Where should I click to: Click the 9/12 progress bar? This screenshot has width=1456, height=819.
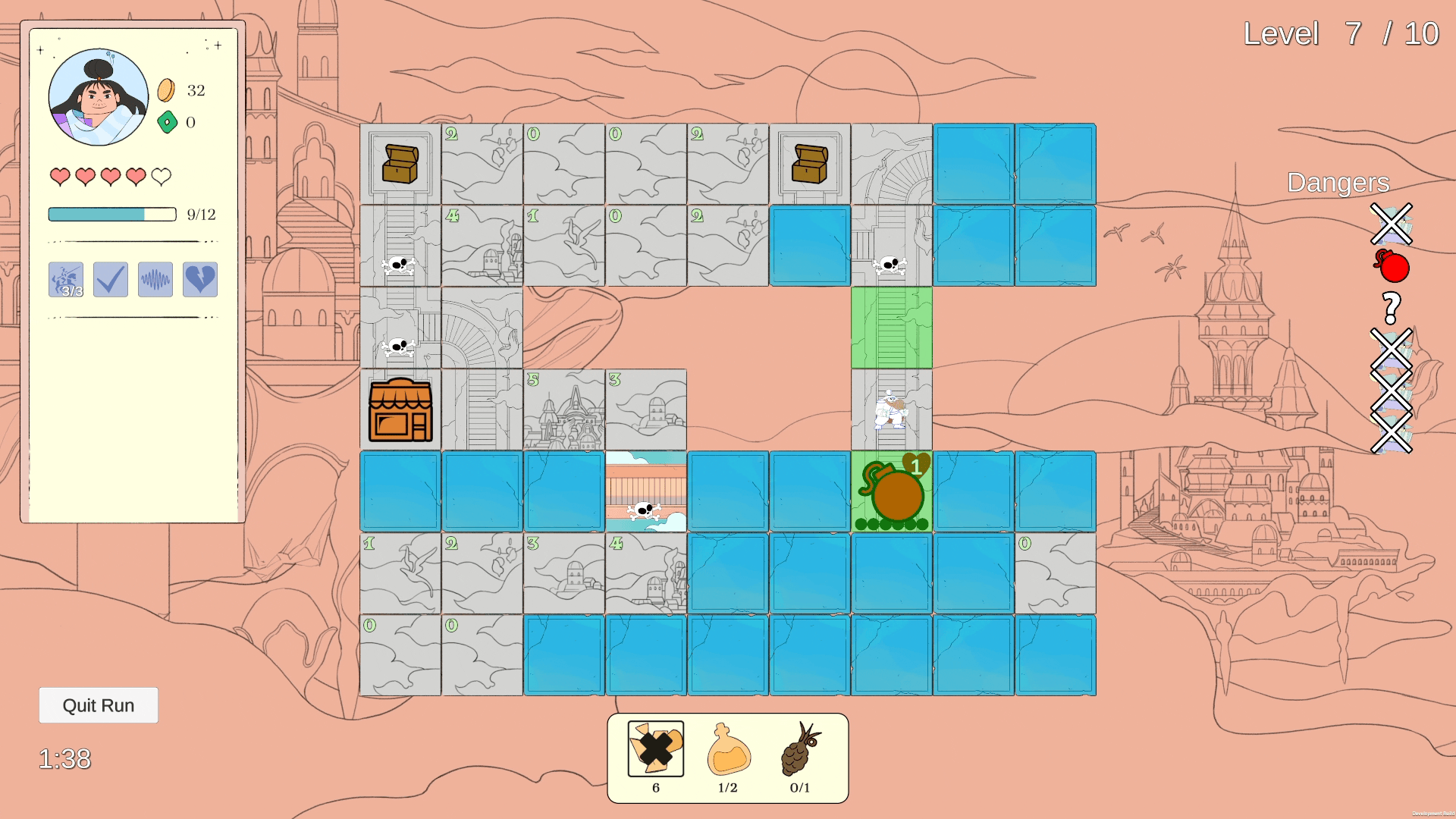tap(111, 215)
